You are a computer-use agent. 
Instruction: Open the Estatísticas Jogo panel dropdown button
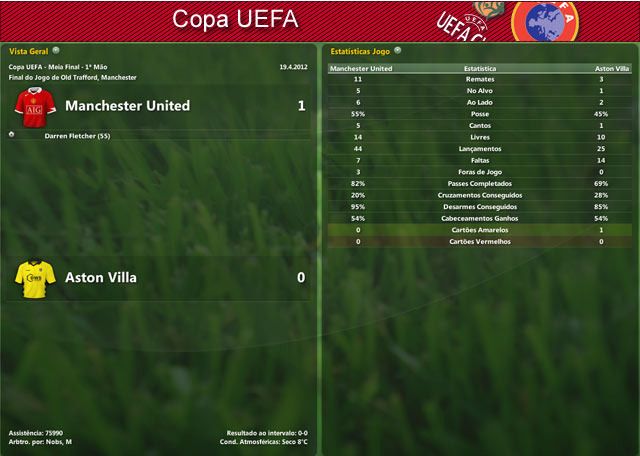pyautogui.click(x=398, y=49)
